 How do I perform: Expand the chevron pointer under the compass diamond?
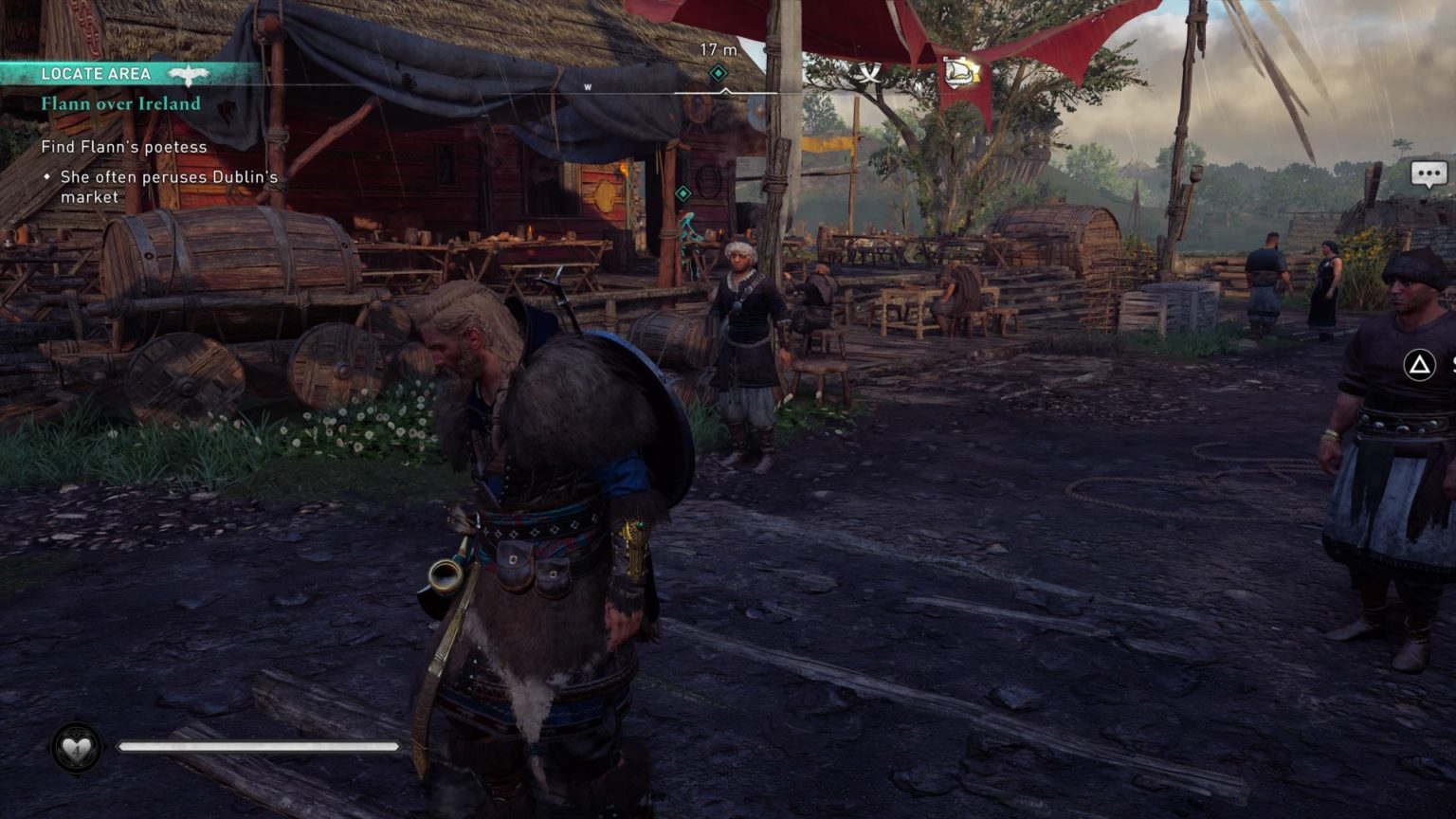tap(725, 93)
